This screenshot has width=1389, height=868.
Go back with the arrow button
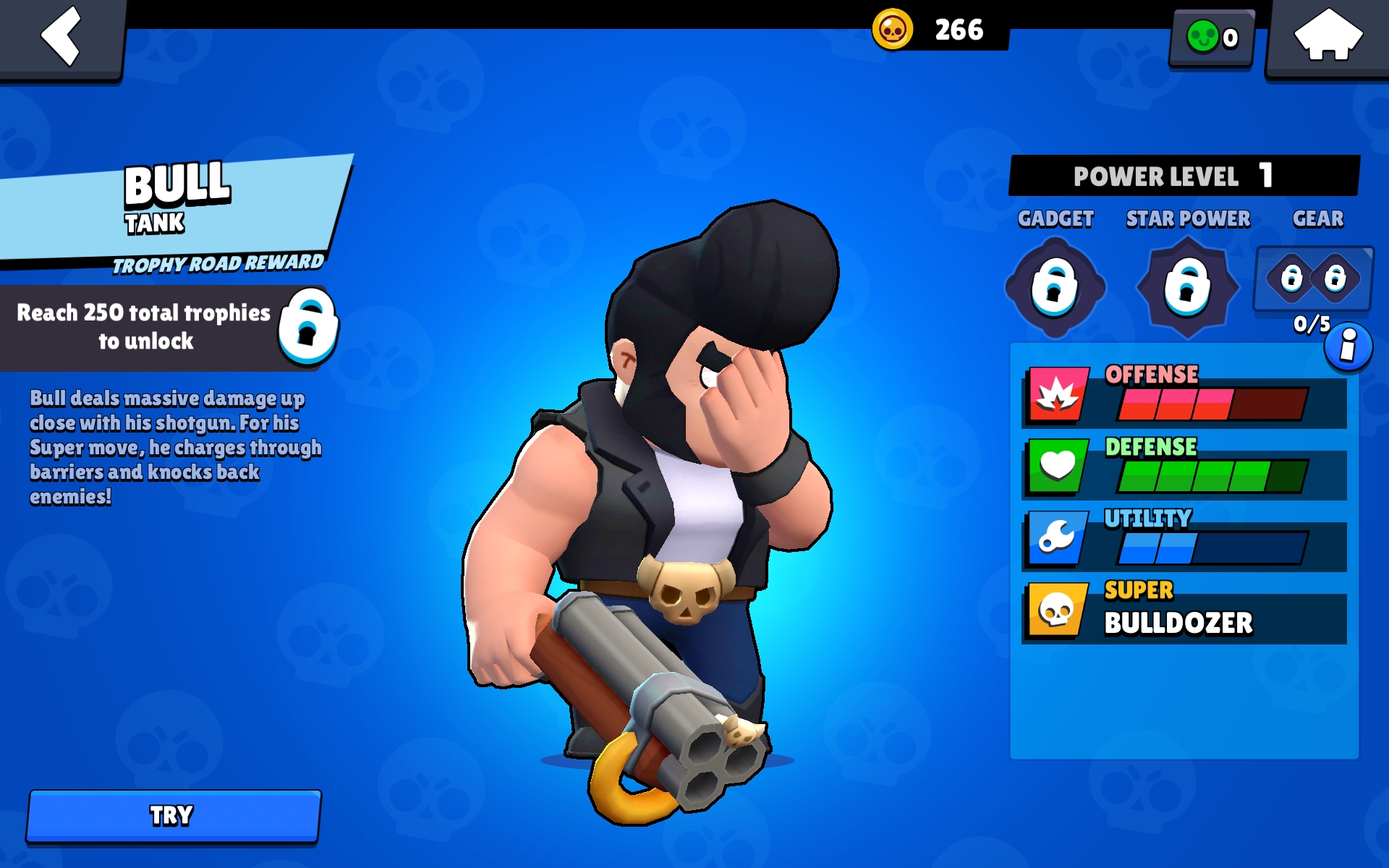(61, 36)
